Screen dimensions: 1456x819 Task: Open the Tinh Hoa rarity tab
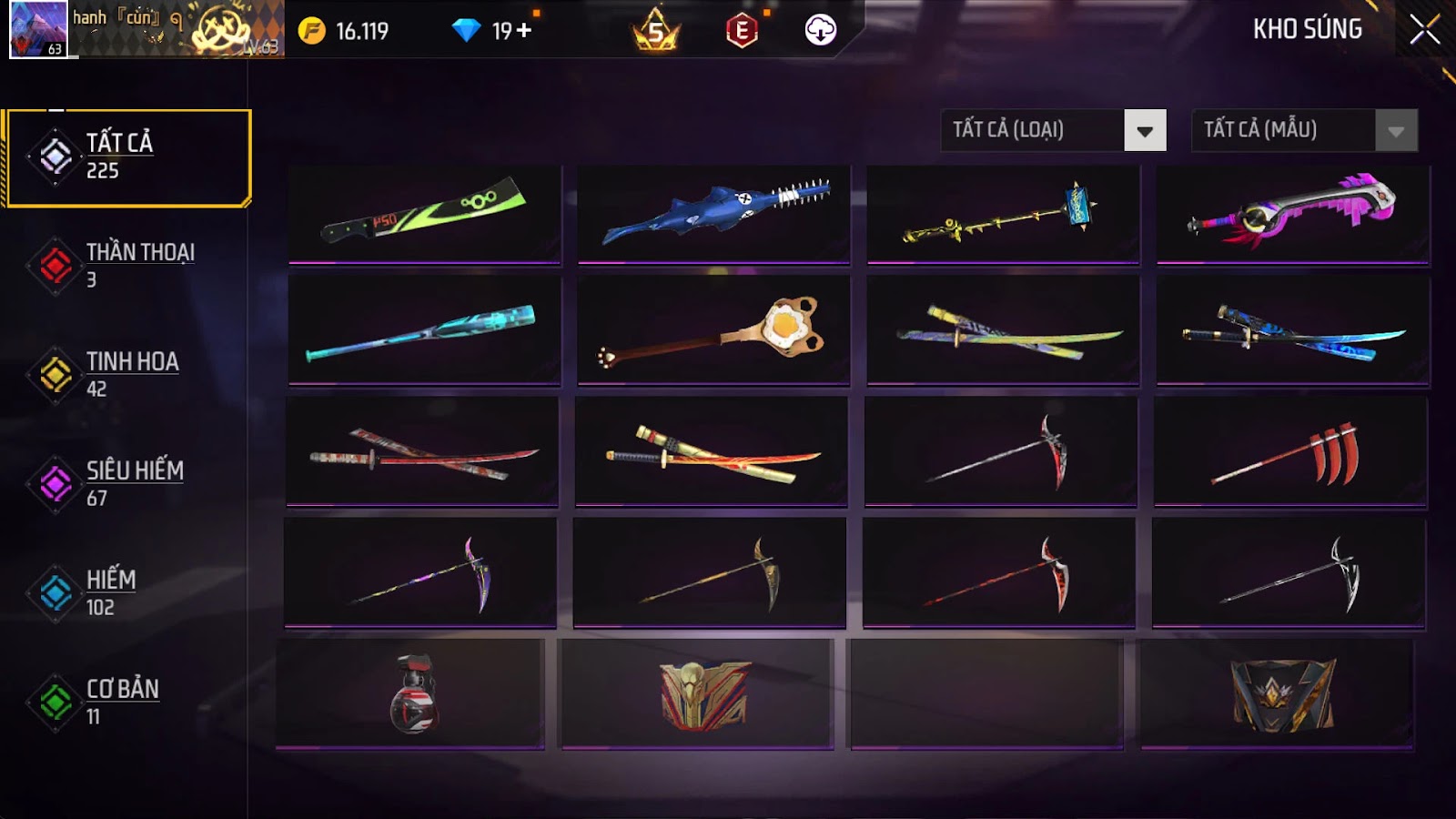coord(127,374)
